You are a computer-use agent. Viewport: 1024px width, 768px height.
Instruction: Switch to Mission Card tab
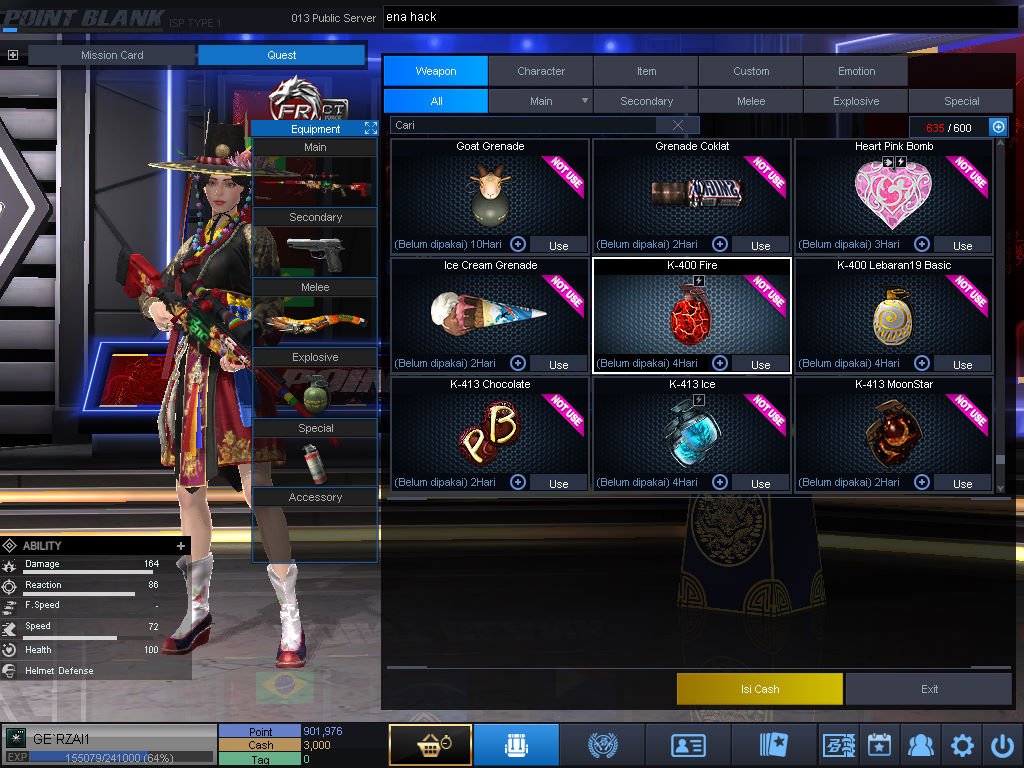pyautogui.click(x=112, y=55)
